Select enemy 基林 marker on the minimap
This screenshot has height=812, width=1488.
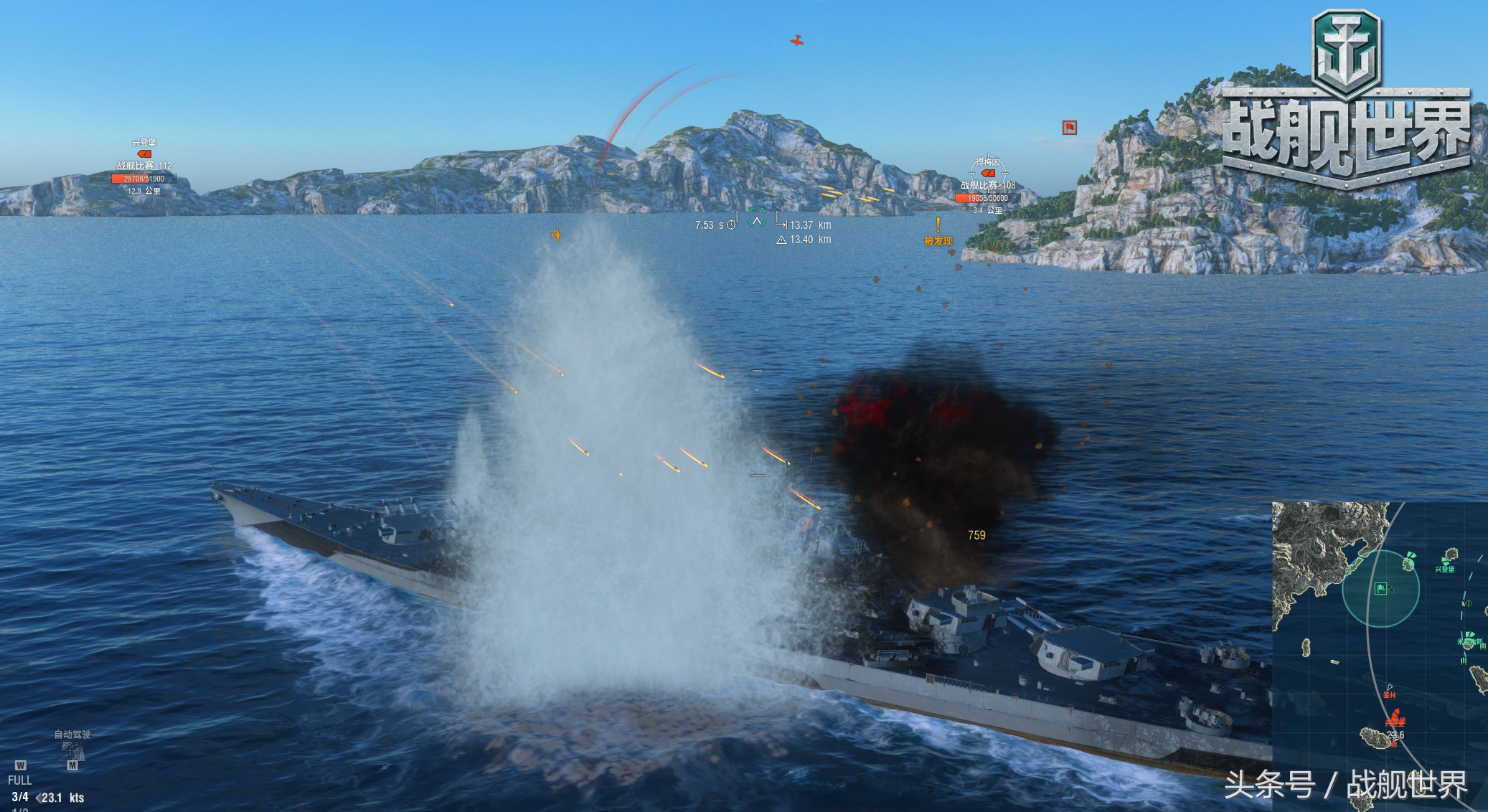[1390, 689]
